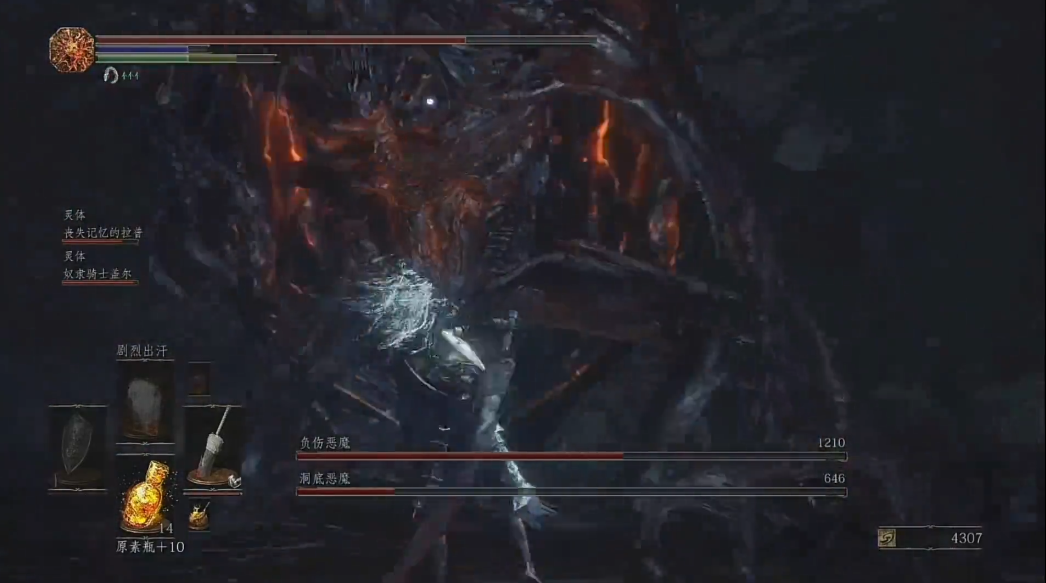Viewport: 1046px width, 583px height.
Task: Click the small secondary item pouch icon
Action: pyautogui.click(x=199, y=514)
